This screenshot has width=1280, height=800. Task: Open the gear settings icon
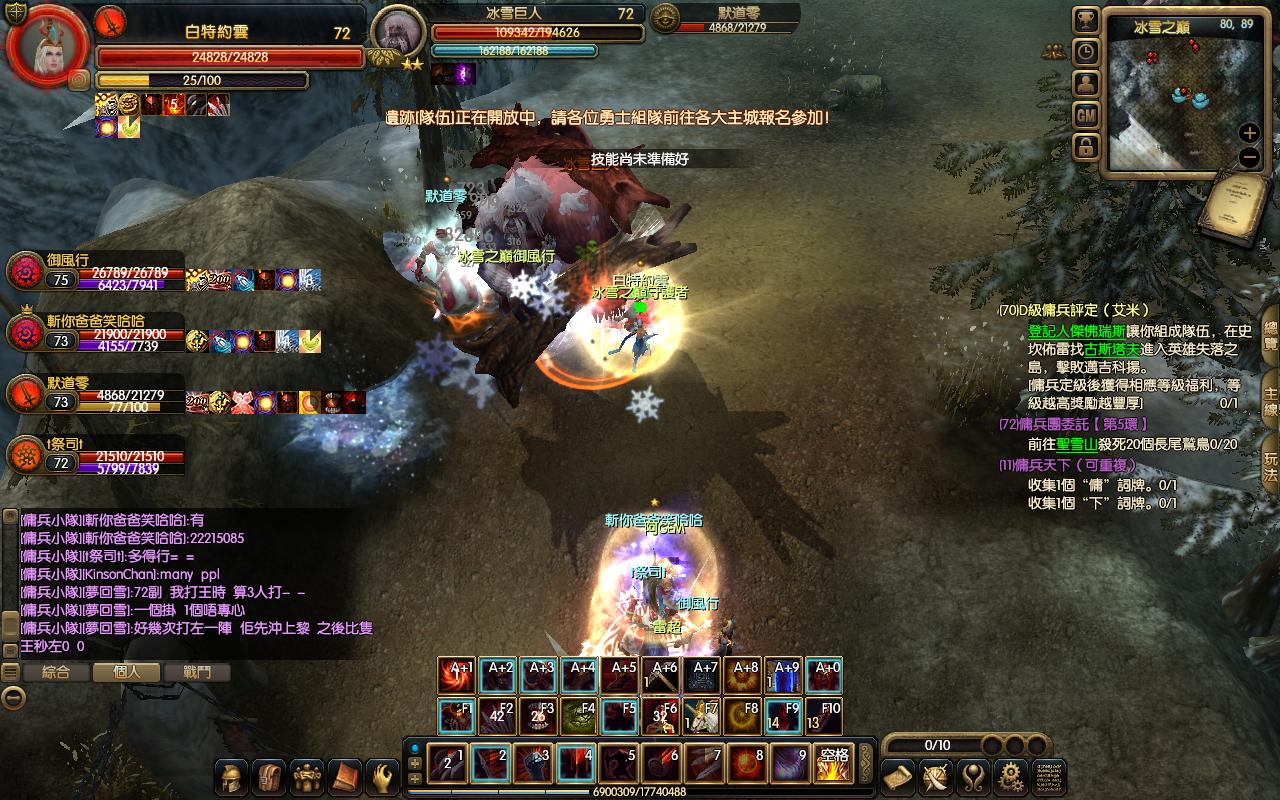(x=1010, y=776)
